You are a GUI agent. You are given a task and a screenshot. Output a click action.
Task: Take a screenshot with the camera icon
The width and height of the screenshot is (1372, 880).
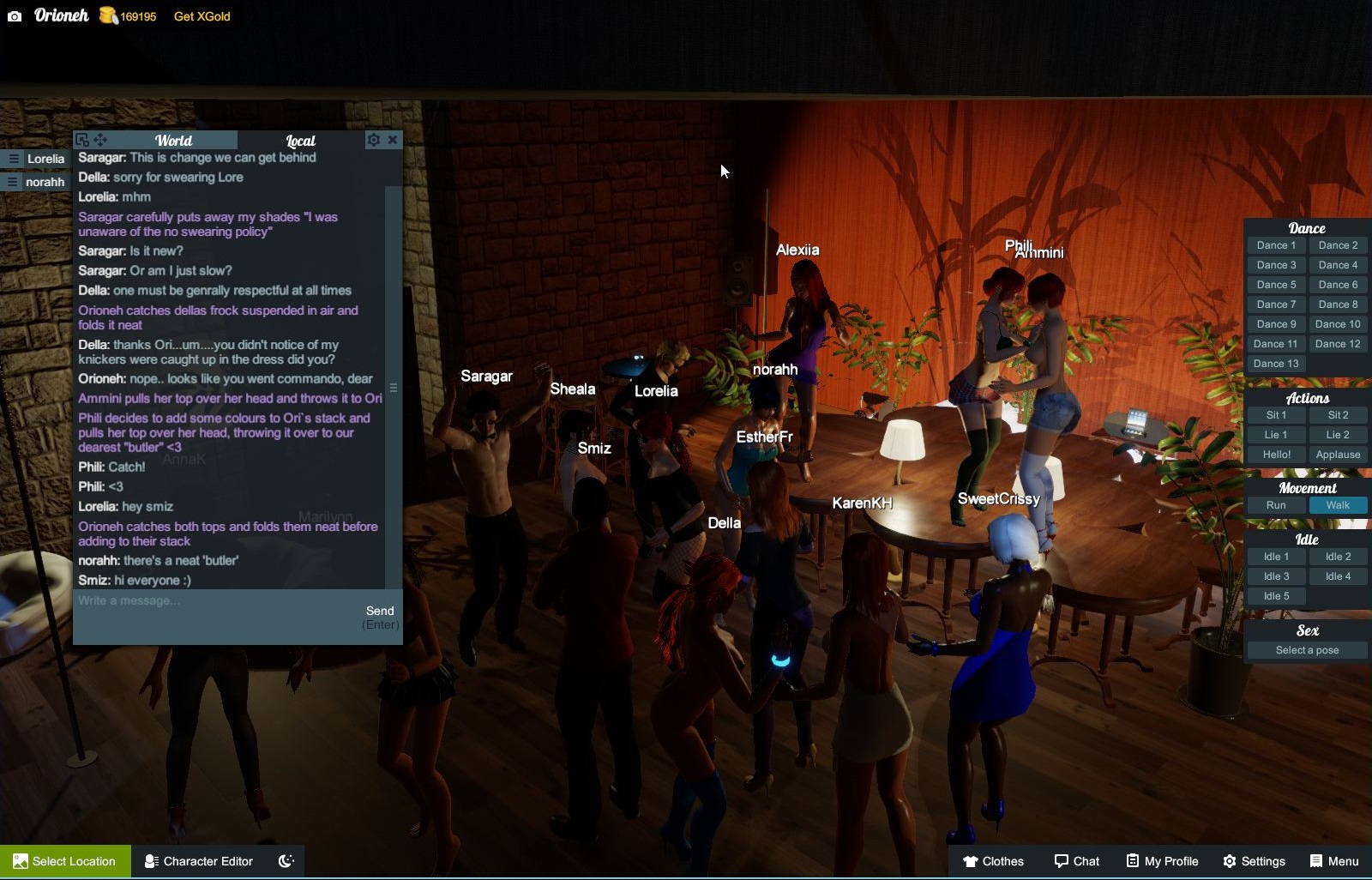pos(15,16)
